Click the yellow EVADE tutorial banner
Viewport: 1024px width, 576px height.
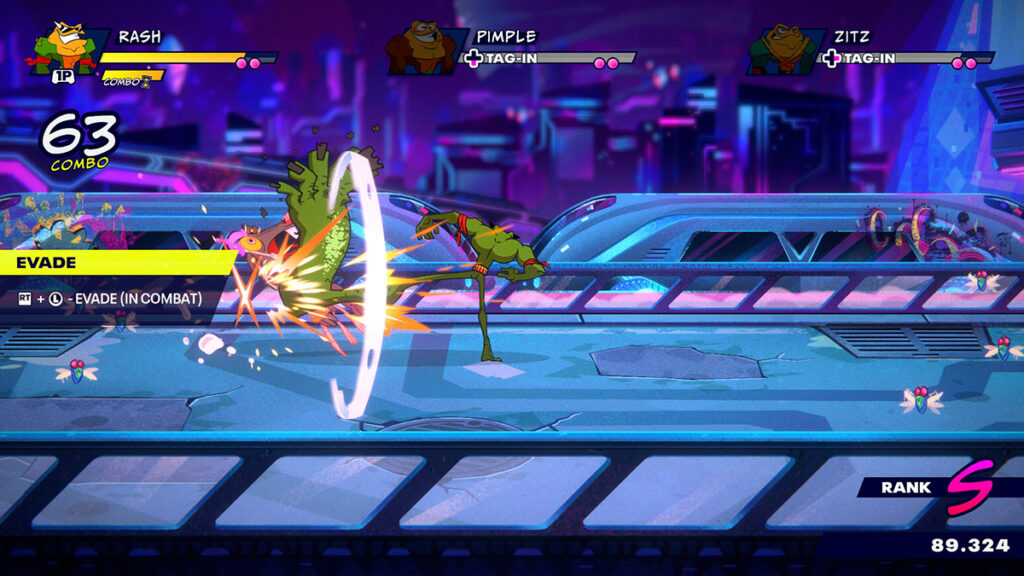pyautogui.click(x=110, y=263)
